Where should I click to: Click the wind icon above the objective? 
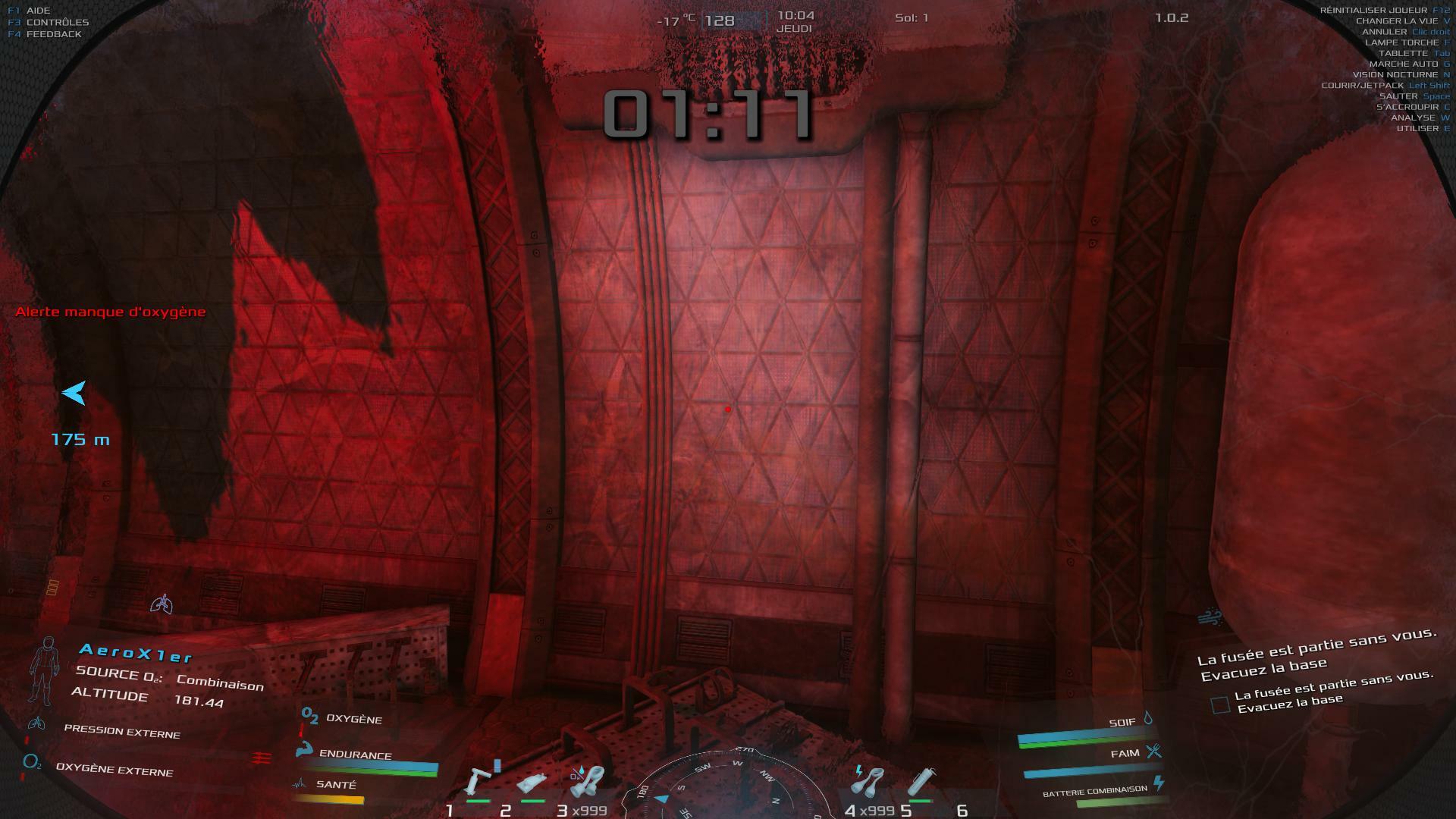(1210, 617)
